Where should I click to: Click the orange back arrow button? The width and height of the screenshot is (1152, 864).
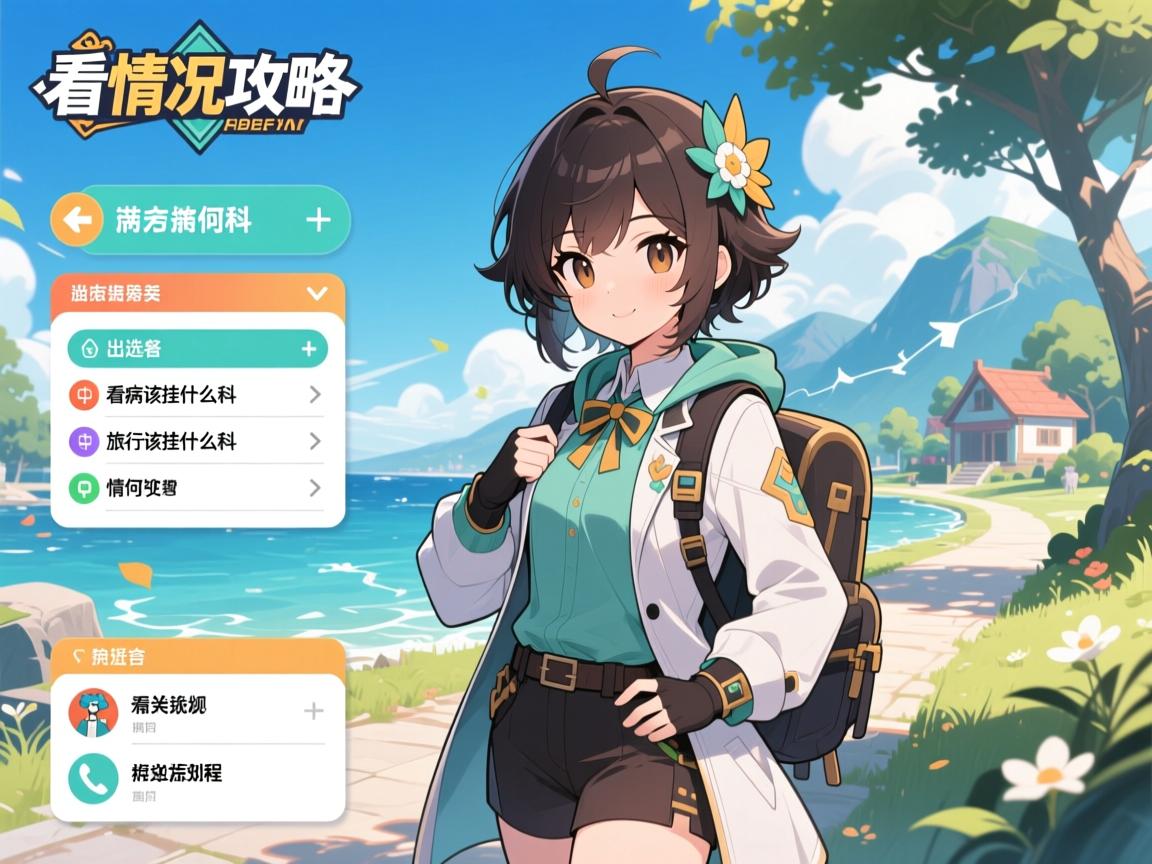coord(76,219)
